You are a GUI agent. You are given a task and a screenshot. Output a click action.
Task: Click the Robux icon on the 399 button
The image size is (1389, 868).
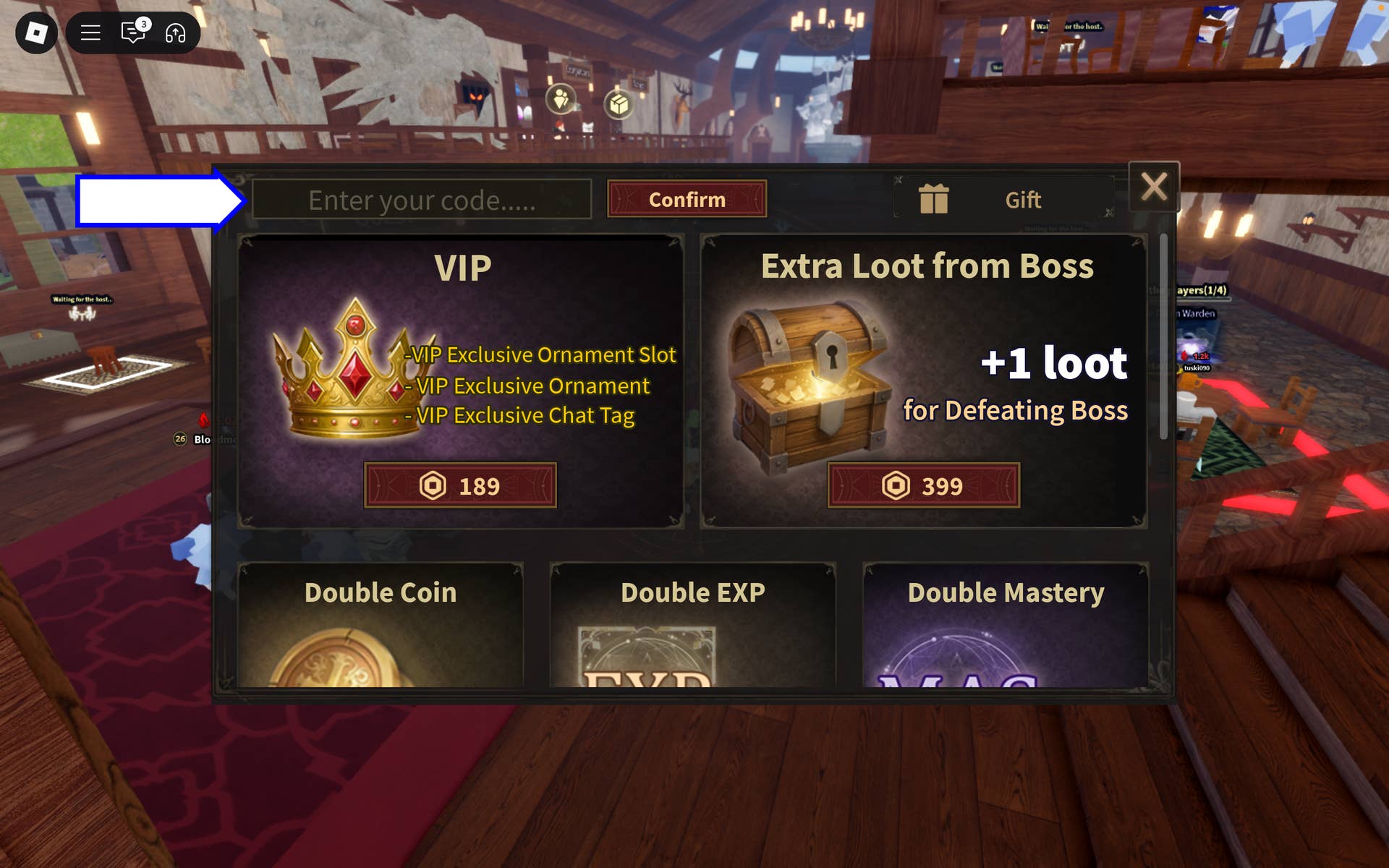pyautogui.click(x=894, y=487)
